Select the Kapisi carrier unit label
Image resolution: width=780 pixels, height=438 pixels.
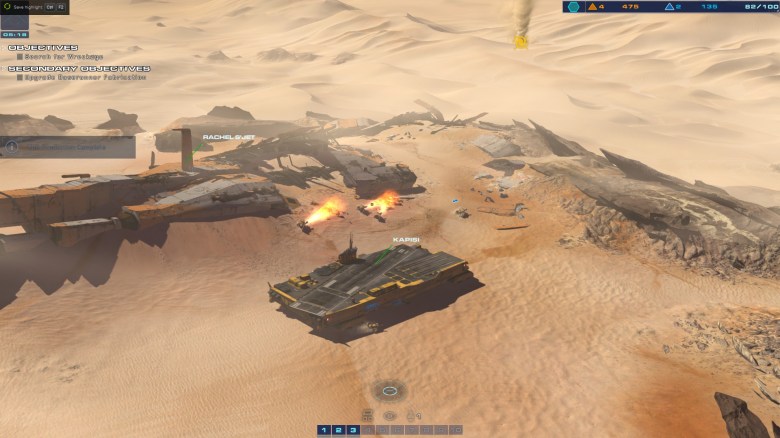[405, 240]
